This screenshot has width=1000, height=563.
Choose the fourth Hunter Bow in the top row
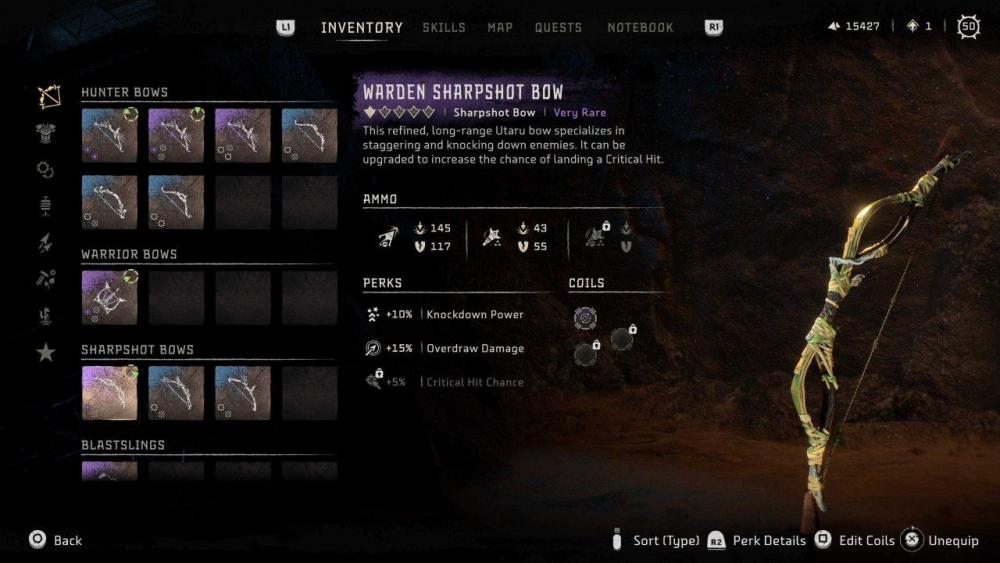pos(309,135)
